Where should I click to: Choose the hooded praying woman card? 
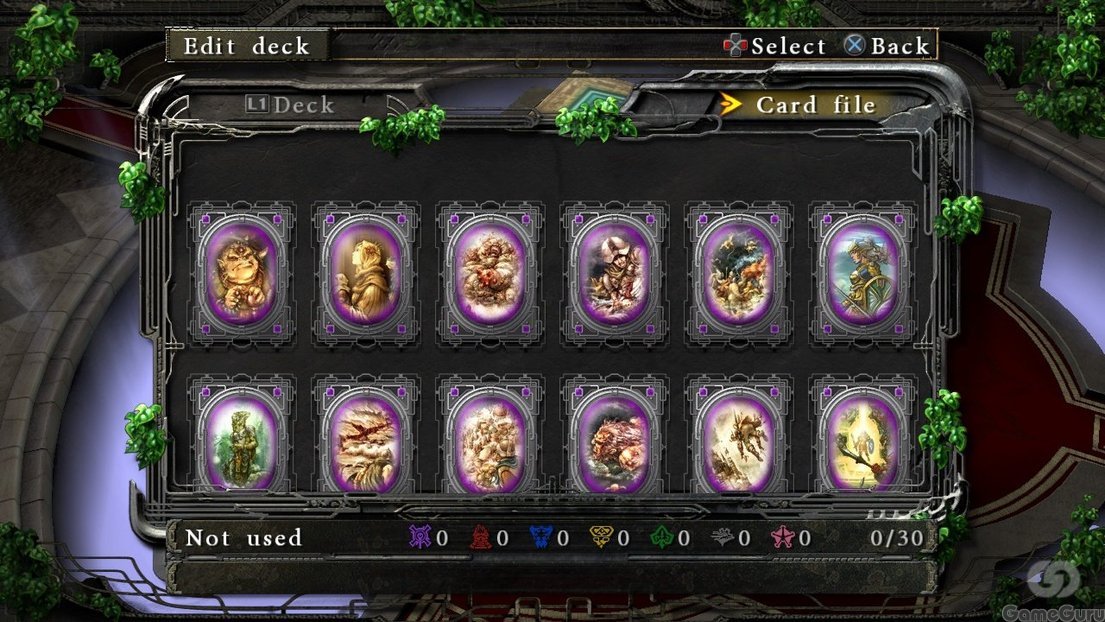tap(365, 273)
